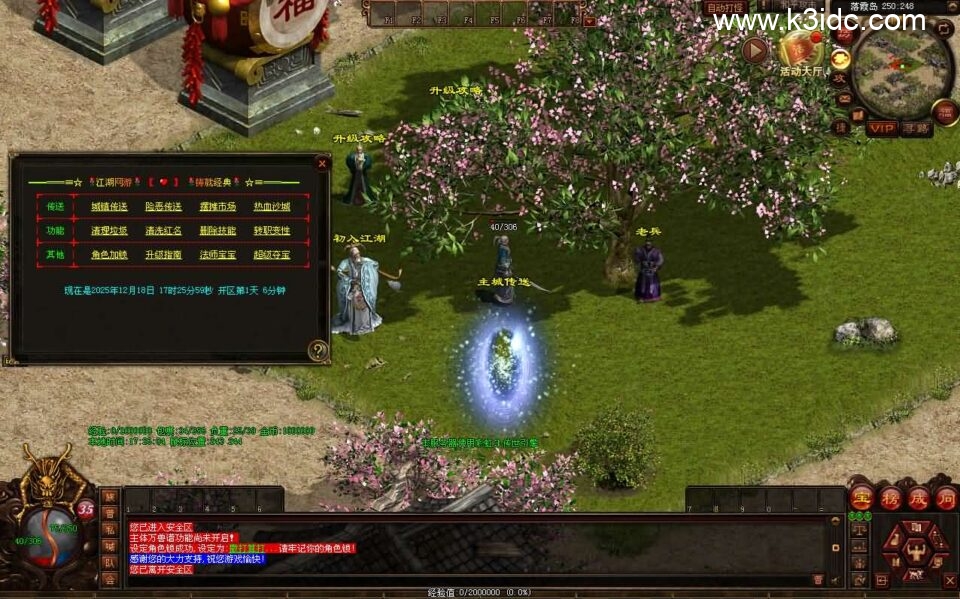
Task: Choose the 清洗红名 option
Action: pyautogui.click(x=163, y=231)
